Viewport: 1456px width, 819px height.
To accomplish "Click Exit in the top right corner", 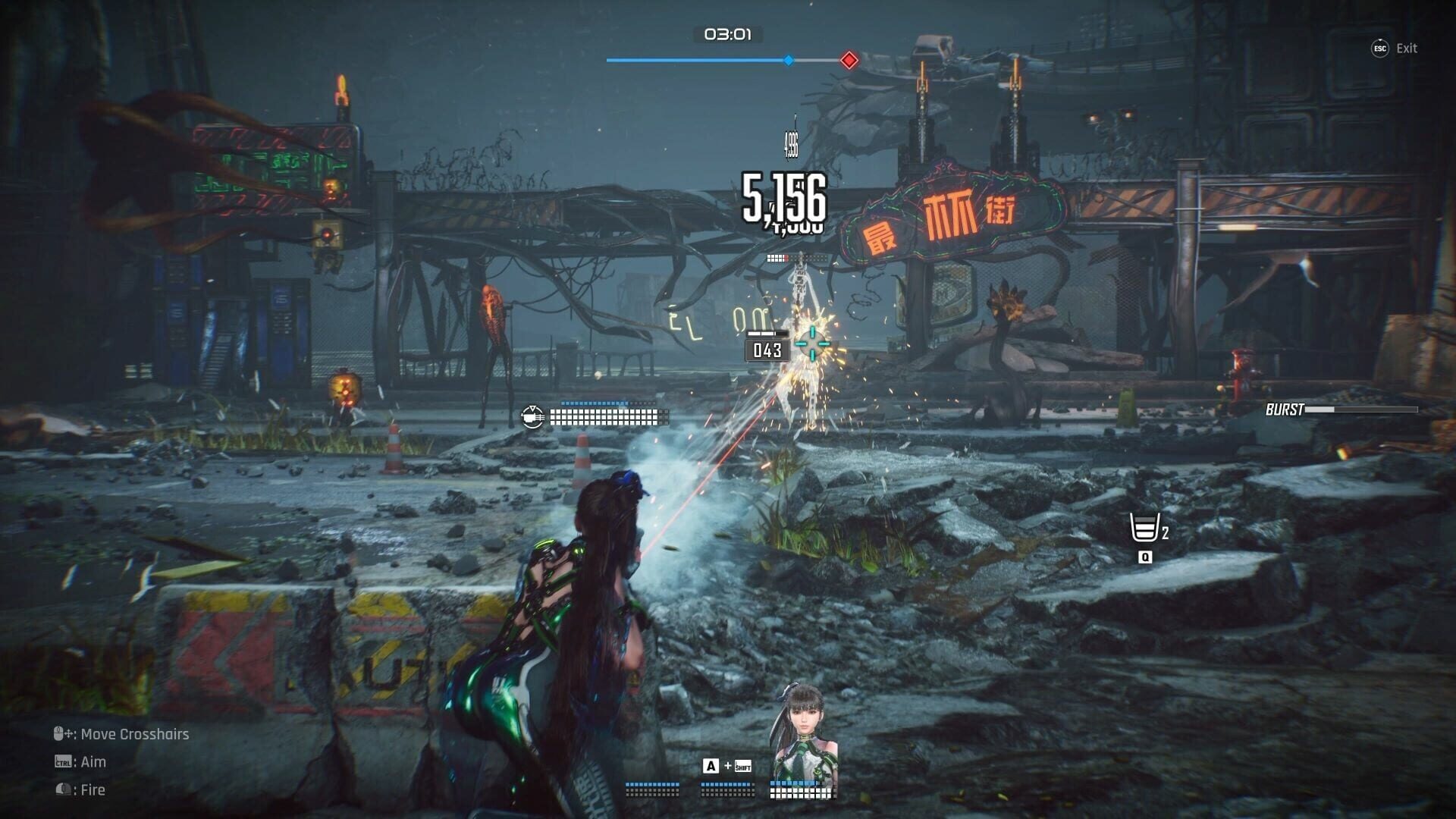I will coord(1408,48).
